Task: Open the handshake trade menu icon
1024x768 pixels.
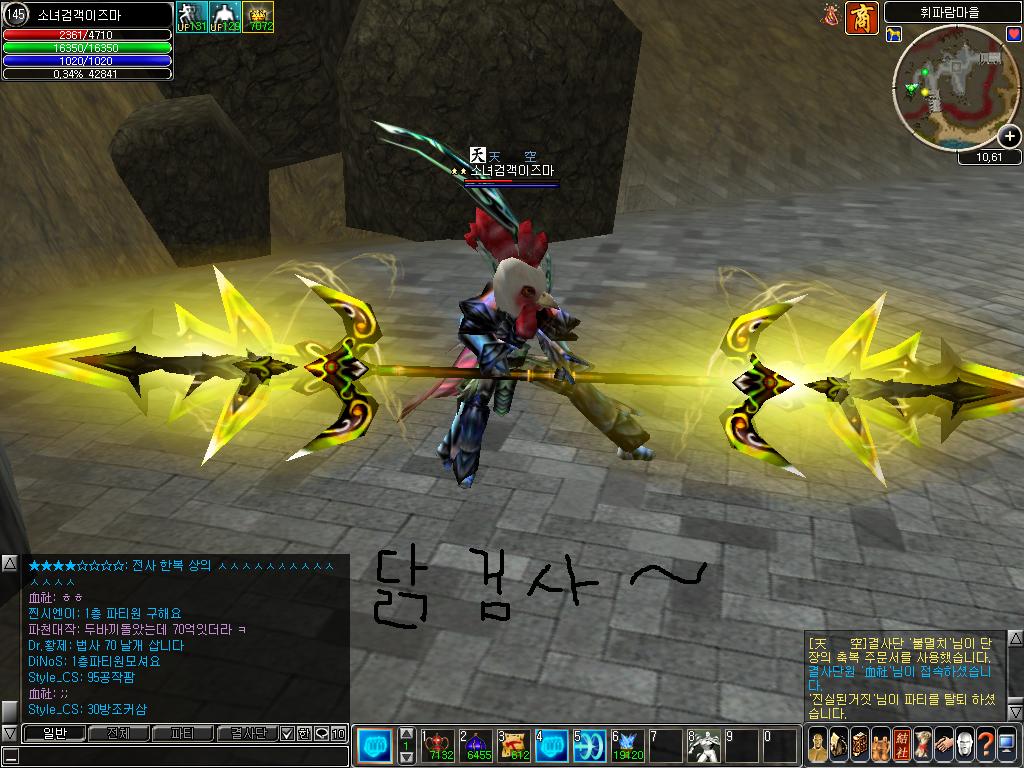Action: click(942, 745)
